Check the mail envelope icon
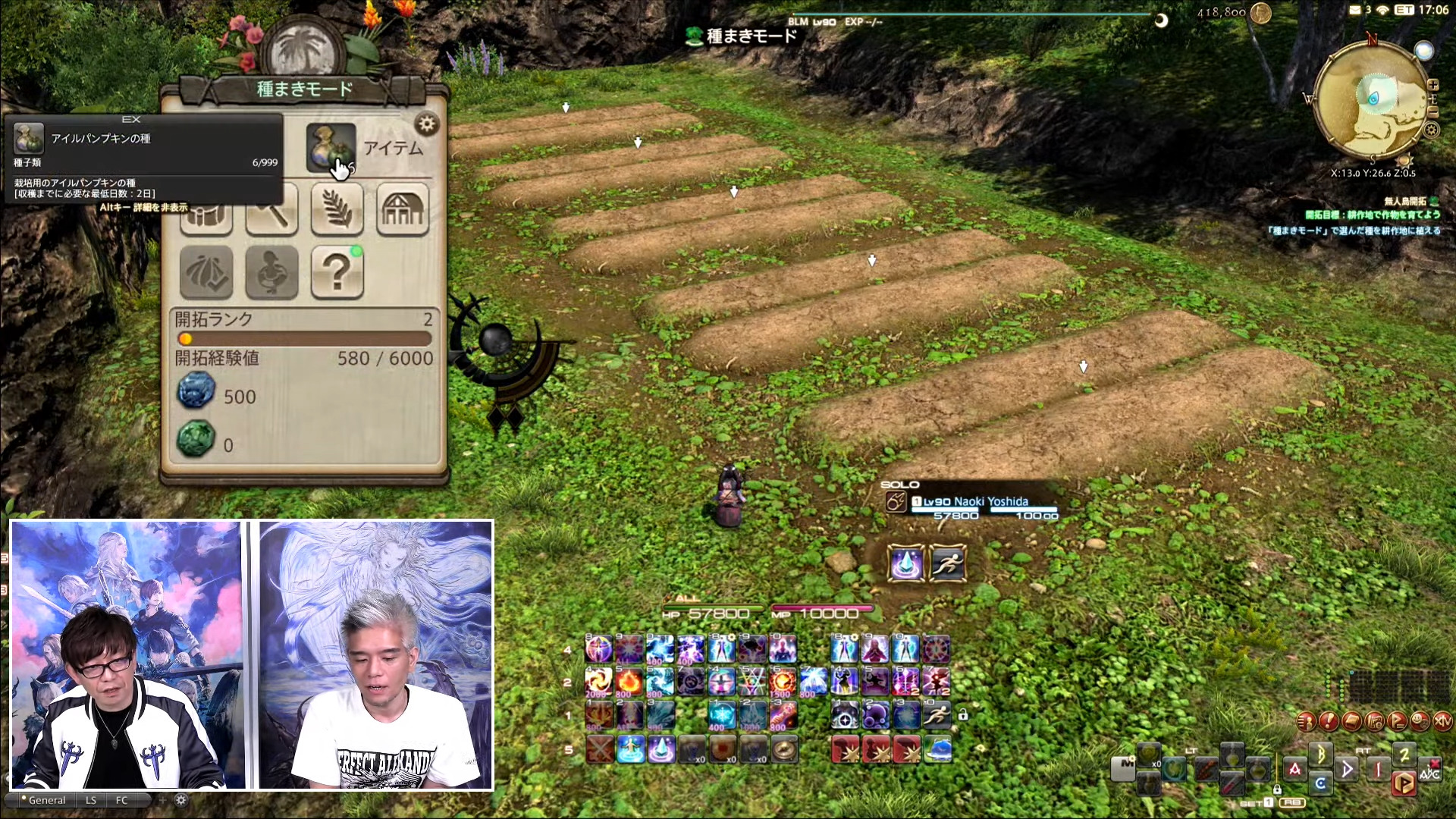The image size is (1456, 819). pos(1355,10)
